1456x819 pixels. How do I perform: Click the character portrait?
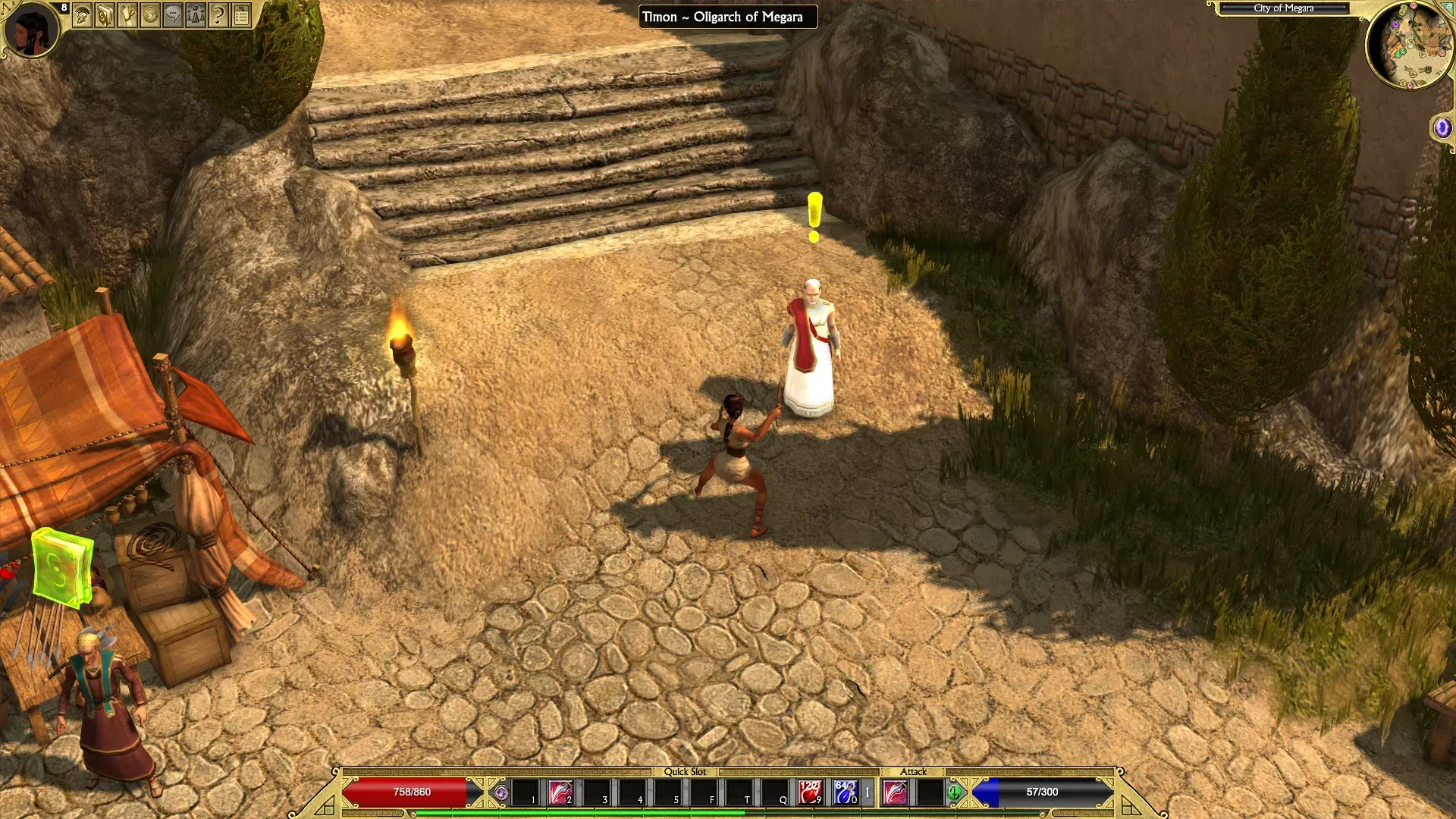(x=31, y=30)
